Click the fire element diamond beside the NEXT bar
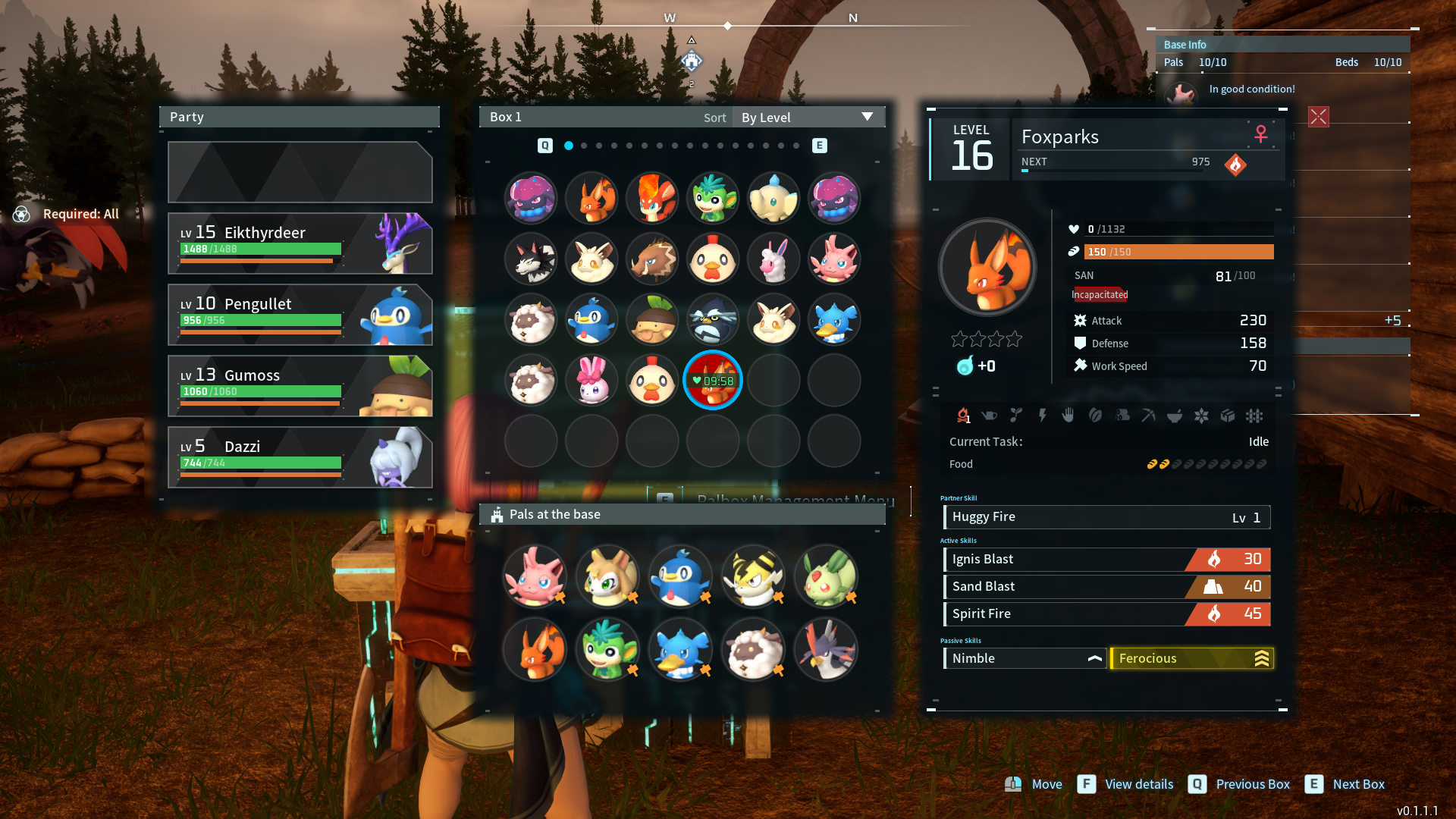The height and width of the screenshot is (819, 1456). [1235, 165]
